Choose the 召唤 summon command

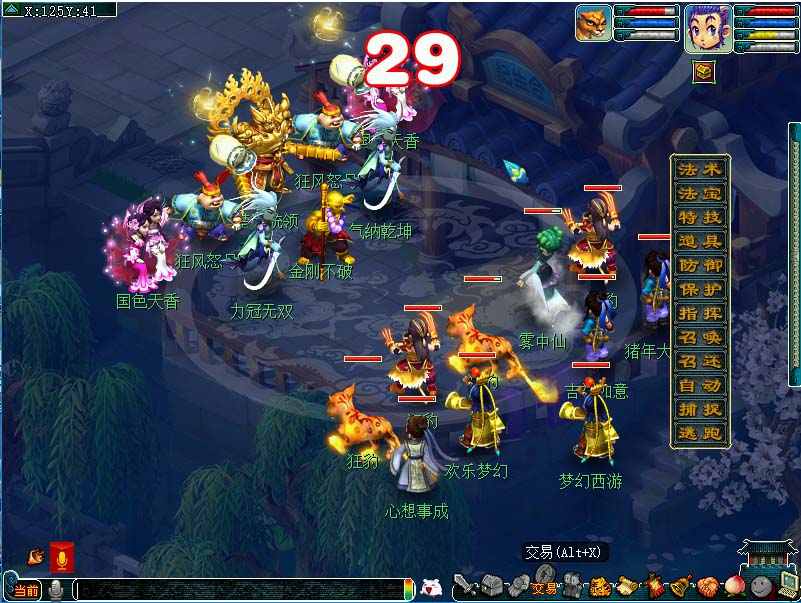tap(699, 337)
